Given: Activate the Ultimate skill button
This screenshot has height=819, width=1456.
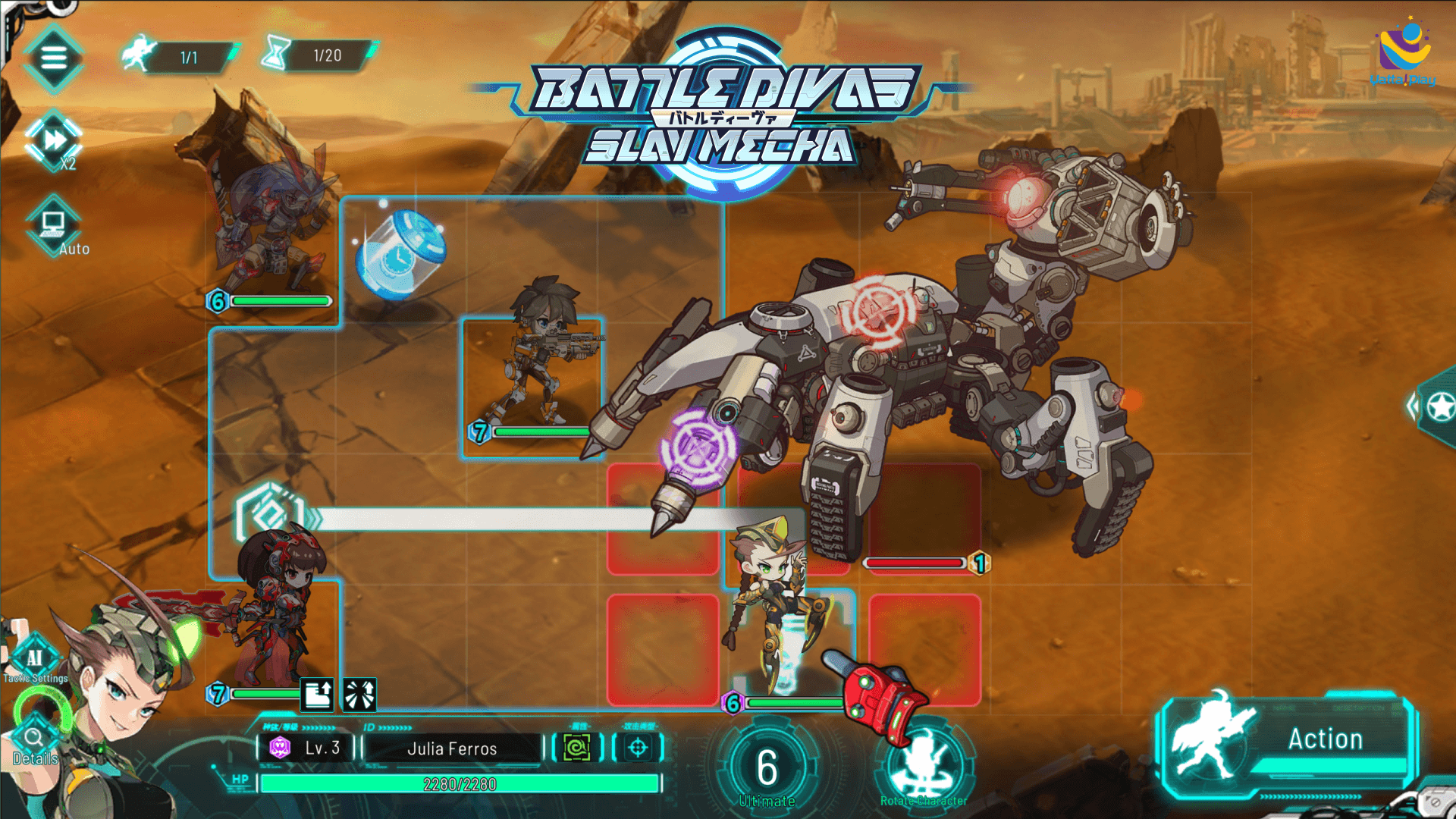Looking at the screenshot, I should [x=767, y=767].
